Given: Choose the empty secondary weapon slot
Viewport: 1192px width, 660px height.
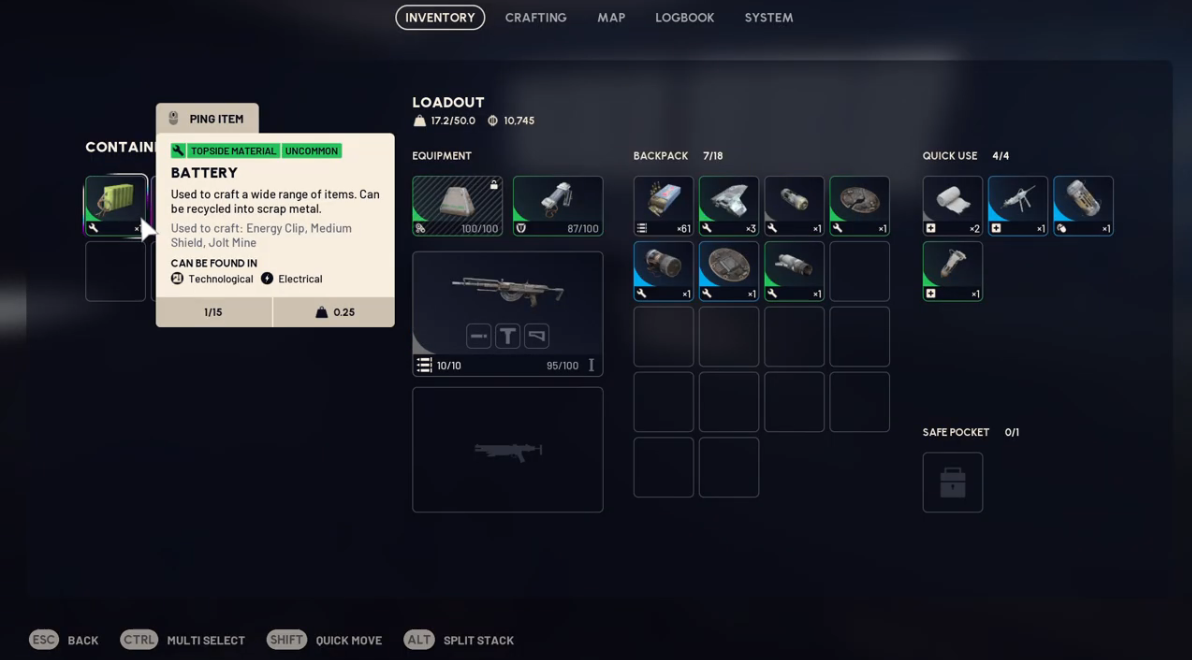Looking at the screenshot, I should point(507,450).
